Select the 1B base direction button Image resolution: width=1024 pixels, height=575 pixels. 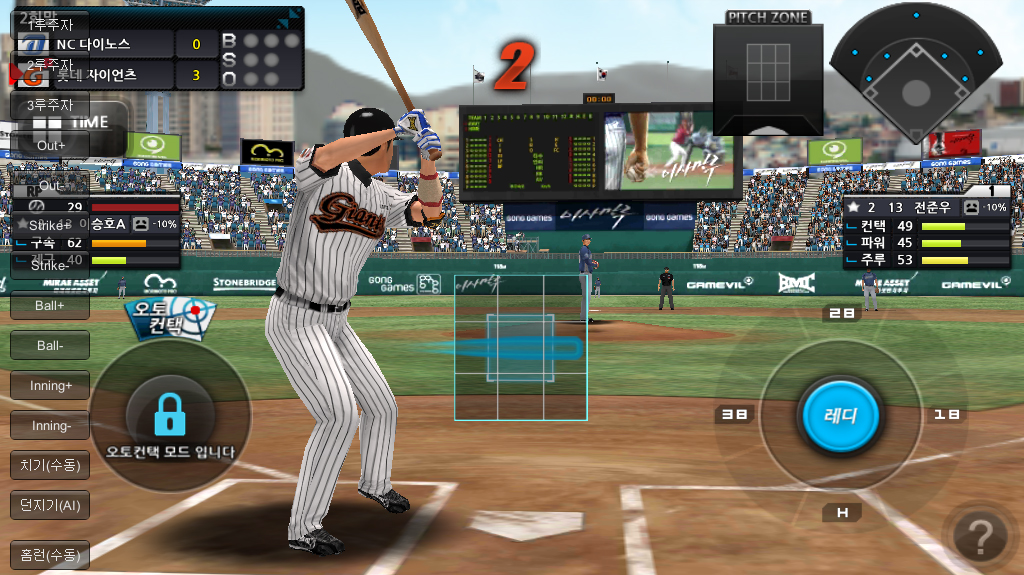coord(945,414)
